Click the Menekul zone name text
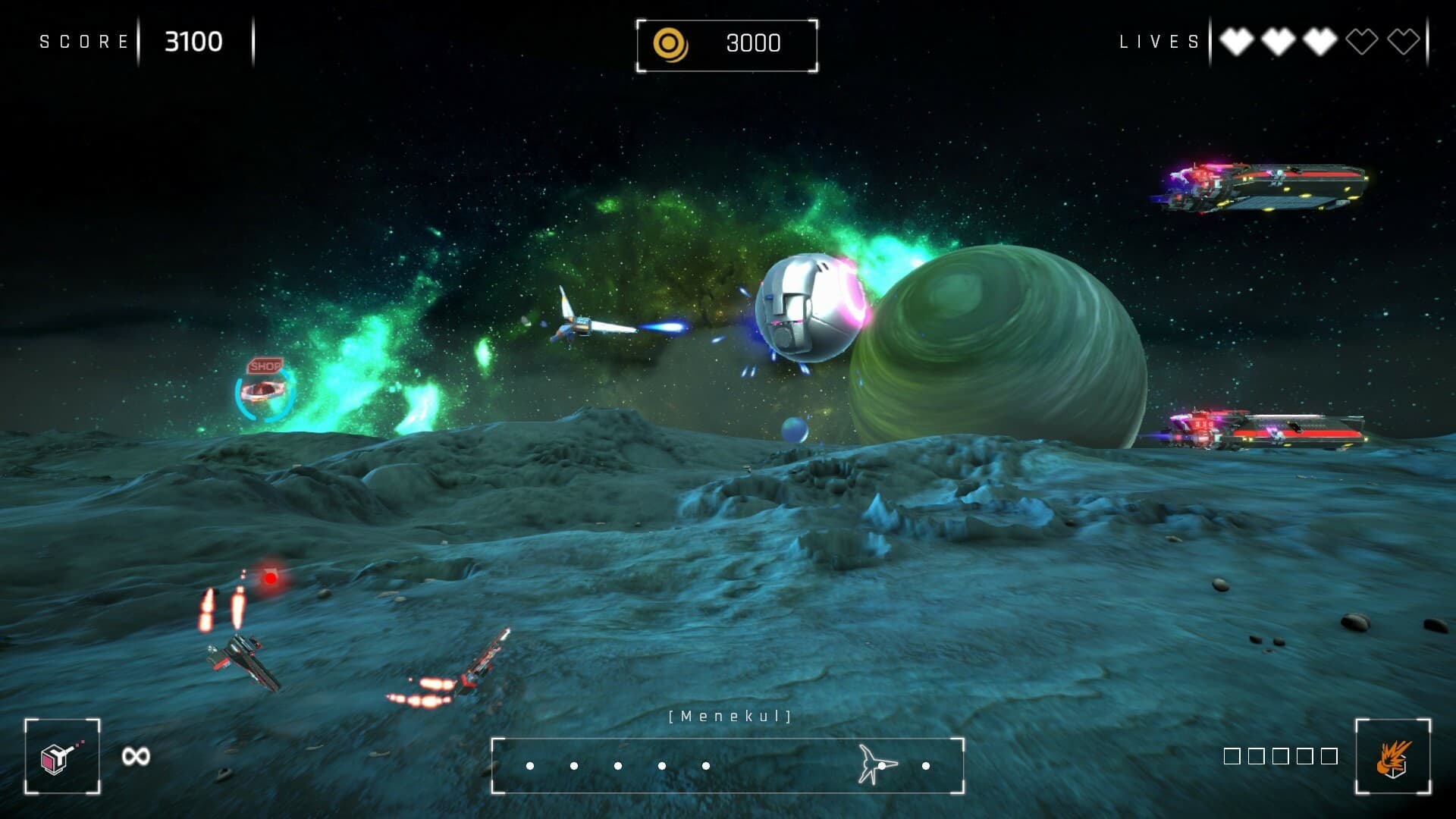The image size is (1456, 819). pyautogui.click(x=728, y=714)
